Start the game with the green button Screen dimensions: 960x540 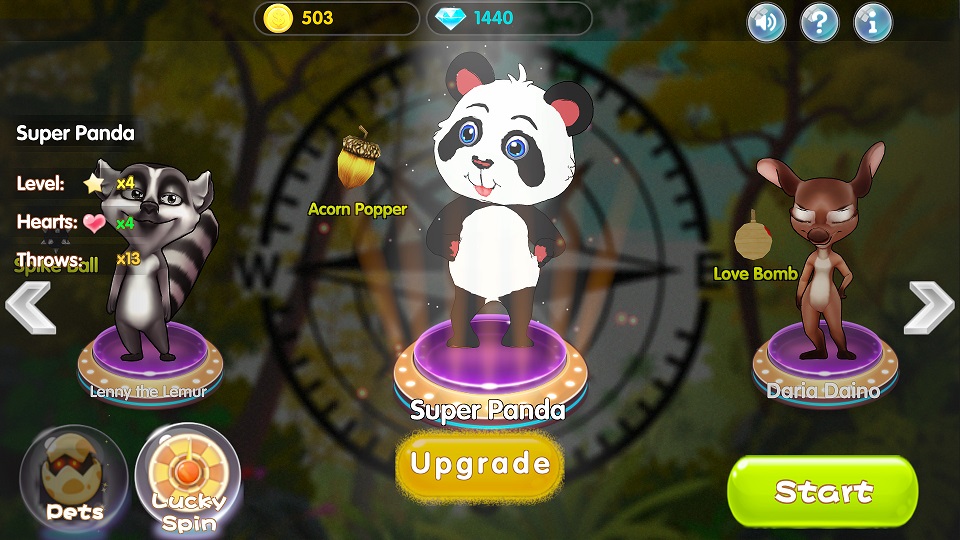(822, 491)
